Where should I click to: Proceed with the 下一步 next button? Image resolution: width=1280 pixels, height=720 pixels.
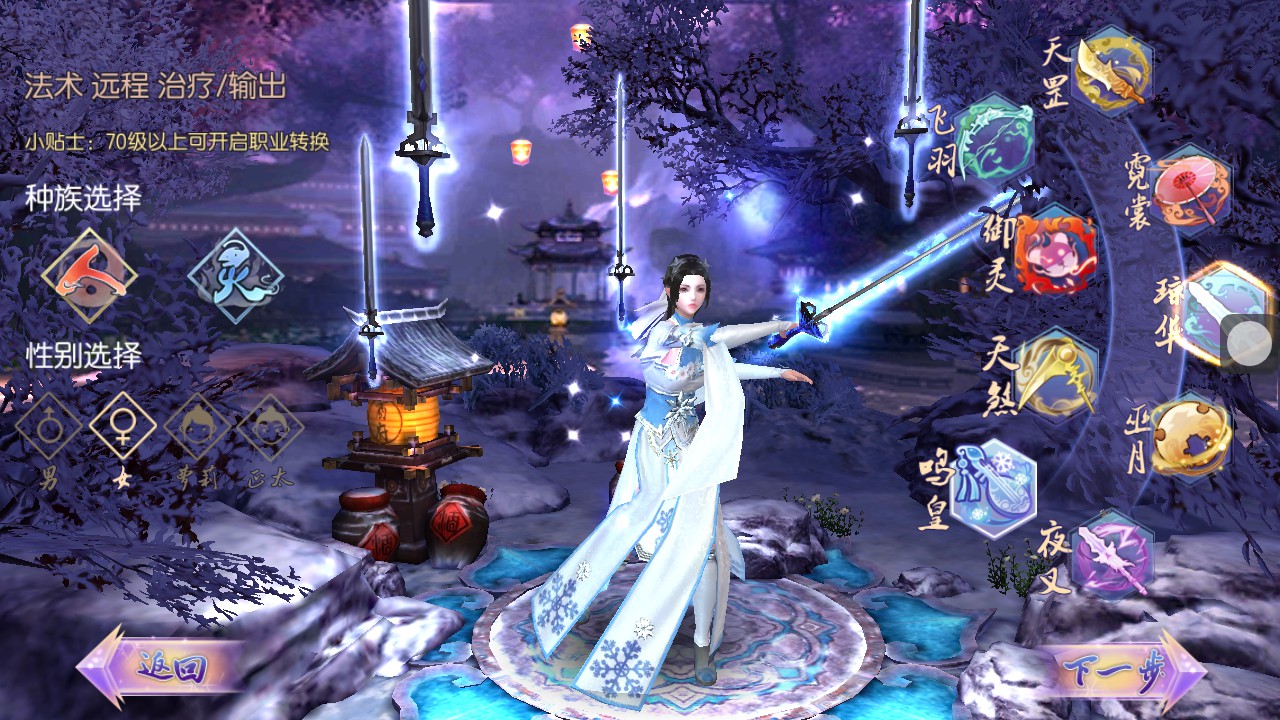1120,667
